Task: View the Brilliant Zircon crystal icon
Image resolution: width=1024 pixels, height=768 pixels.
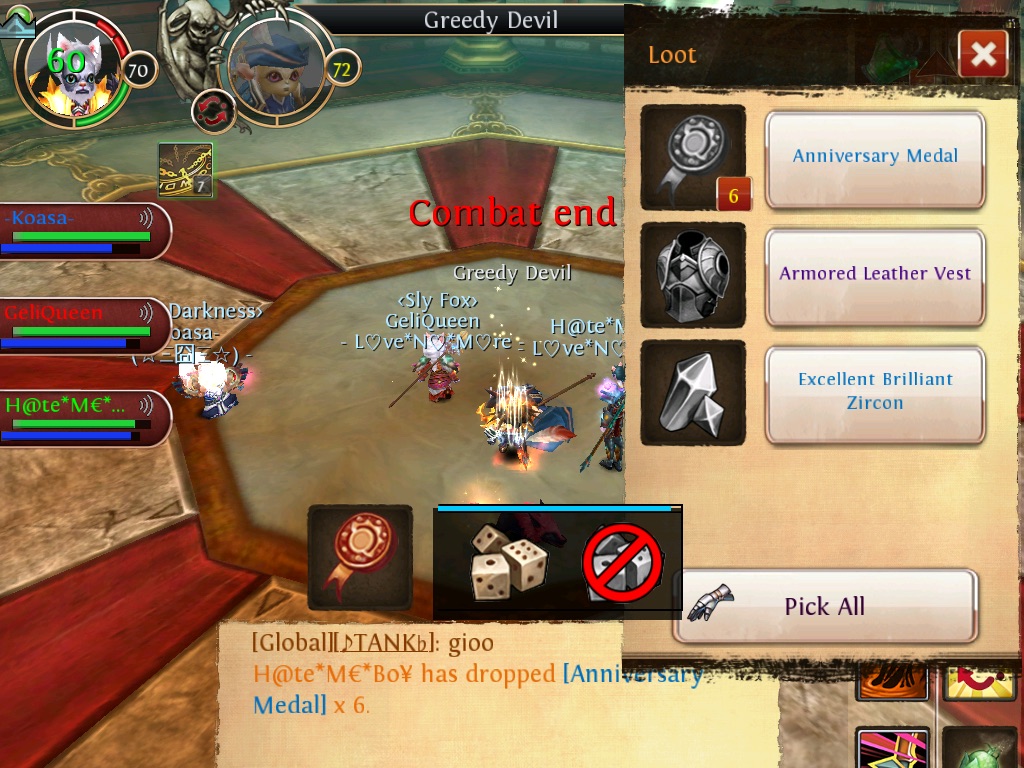Action: click(x=692, y=392)
